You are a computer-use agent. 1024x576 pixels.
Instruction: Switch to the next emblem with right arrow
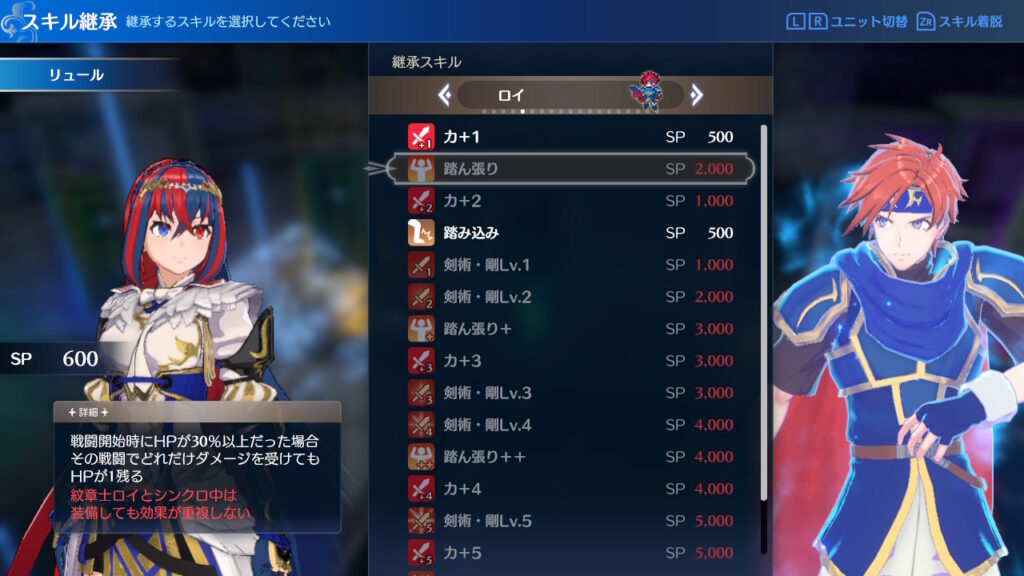pyautogui.click(x=697, y=95)
